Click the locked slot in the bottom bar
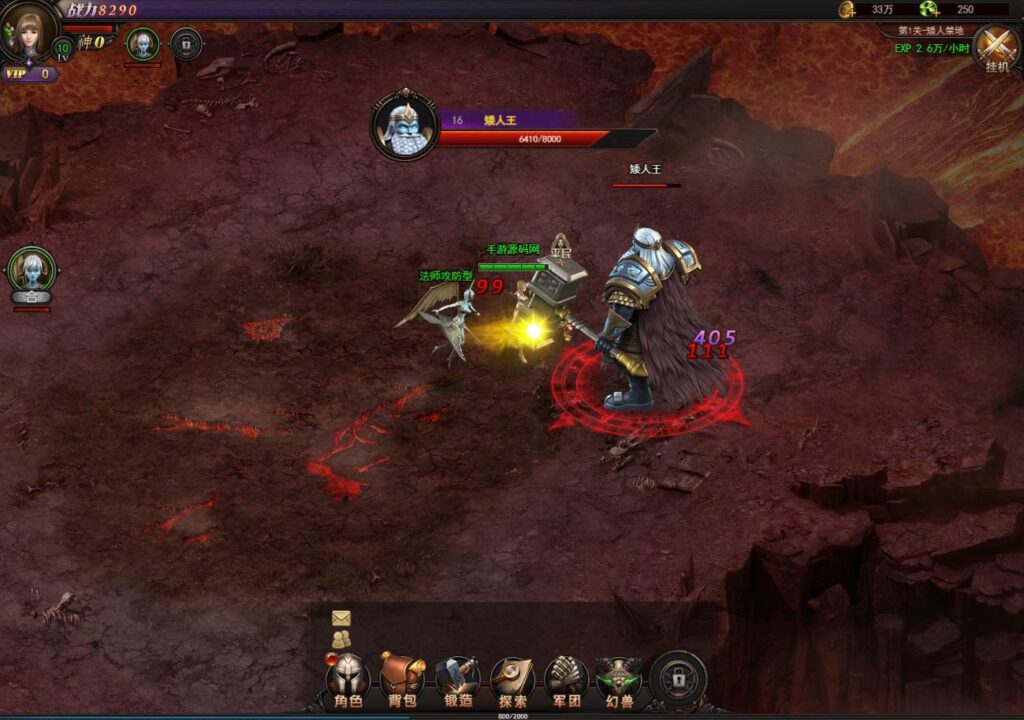 pyautogui.click(x=678, y=680)
